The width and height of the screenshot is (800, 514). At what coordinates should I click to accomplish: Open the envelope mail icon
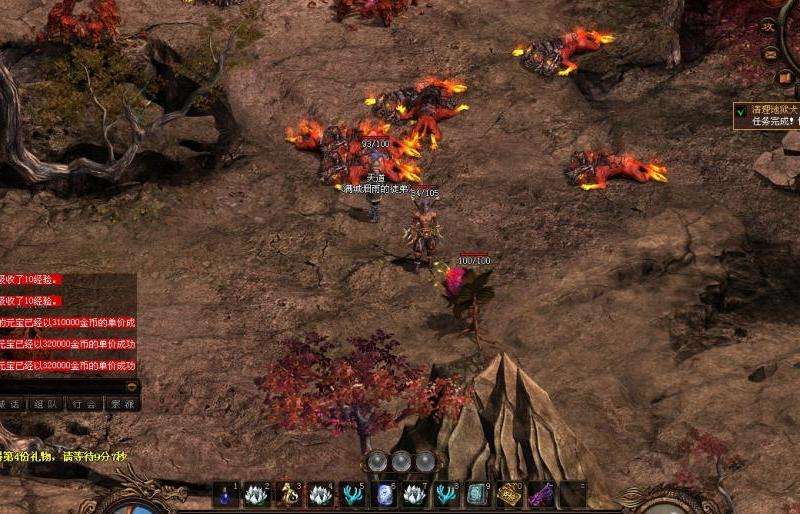tap(770, 53)
